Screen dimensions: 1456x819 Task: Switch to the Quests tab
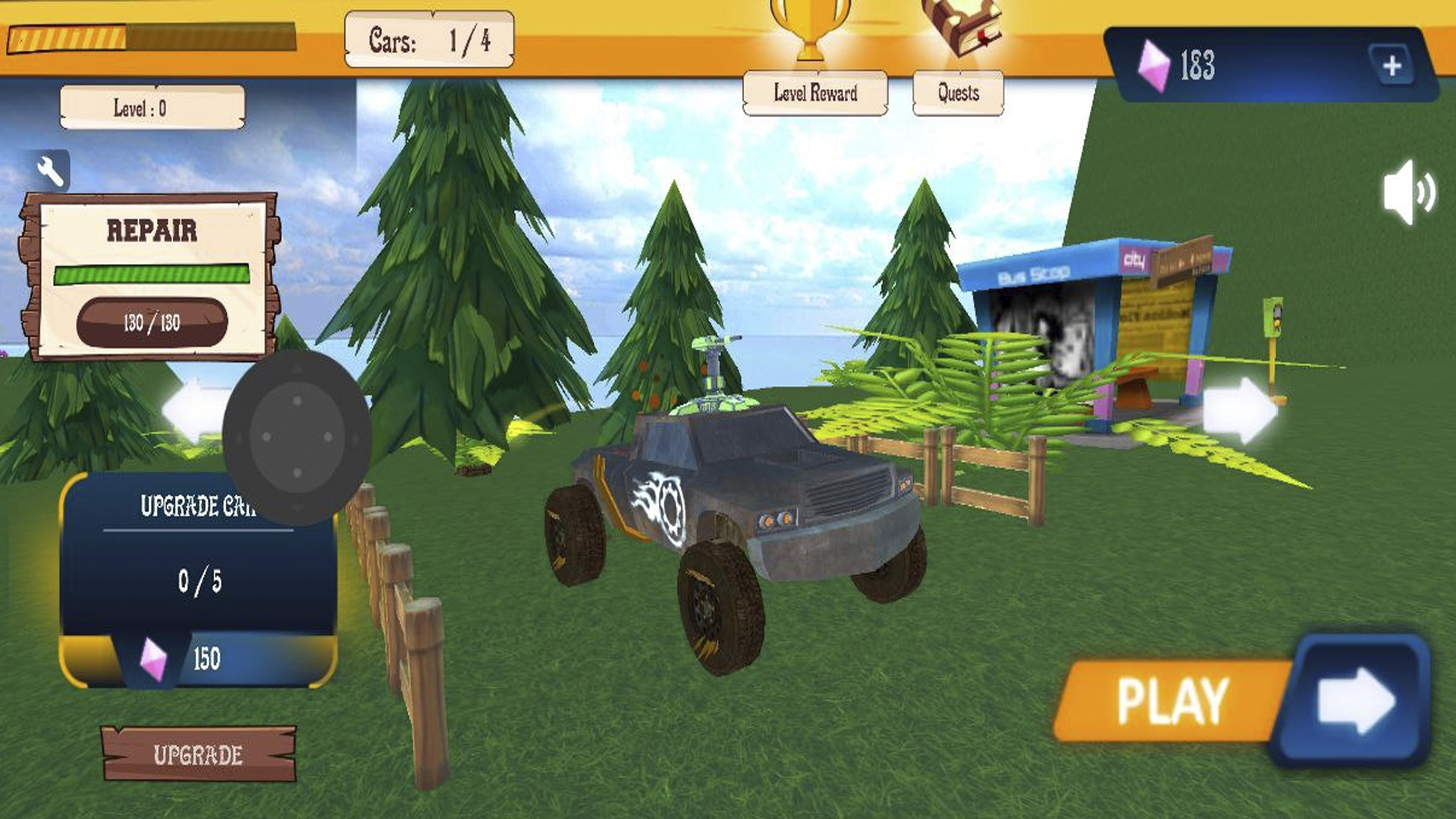pyautogui.click(x=957, y=93)
